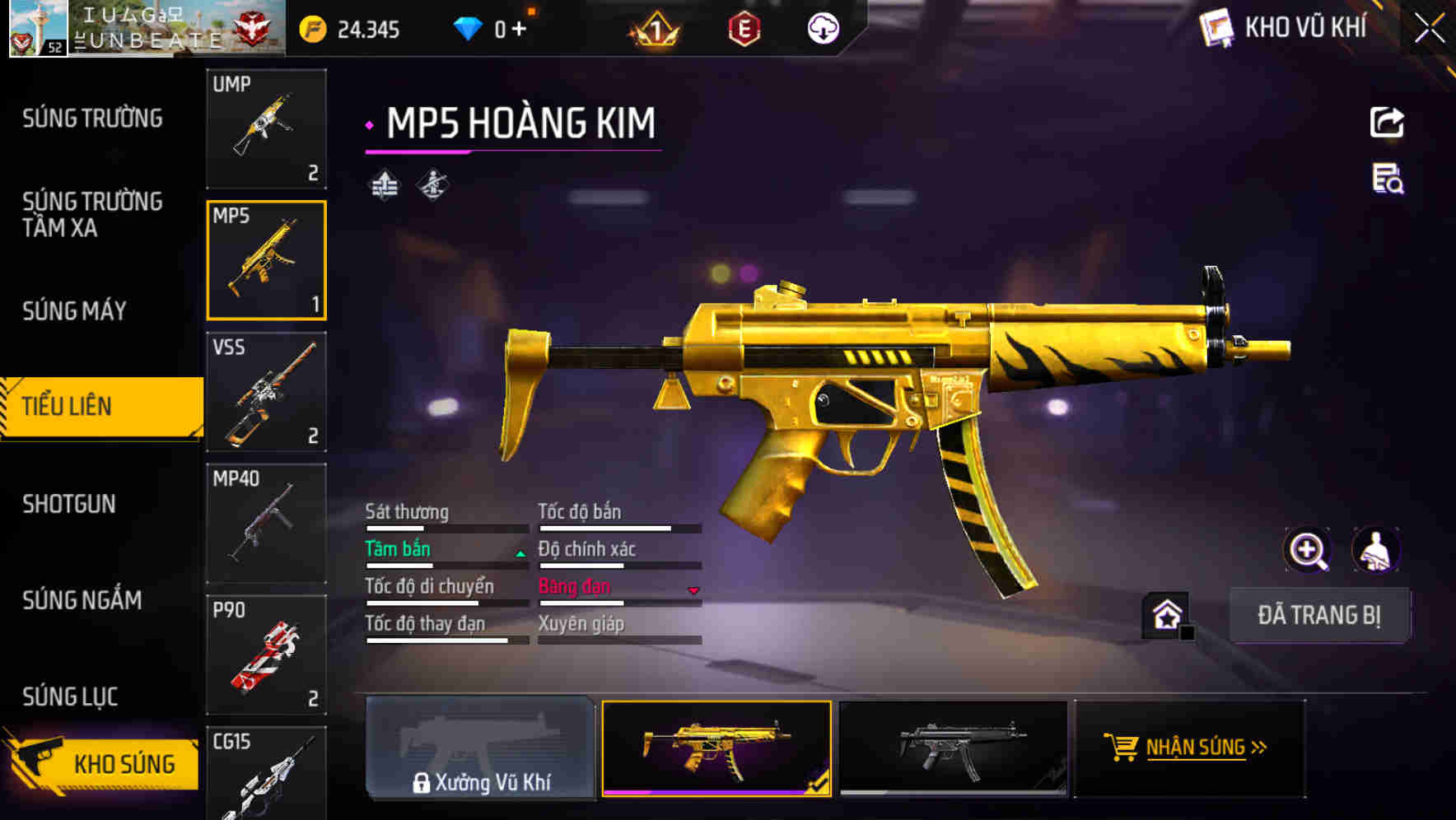Screen dimensions: 1456x820
Task: Zoom in with the magnifier icon
Action: (x=1307, y=550)
